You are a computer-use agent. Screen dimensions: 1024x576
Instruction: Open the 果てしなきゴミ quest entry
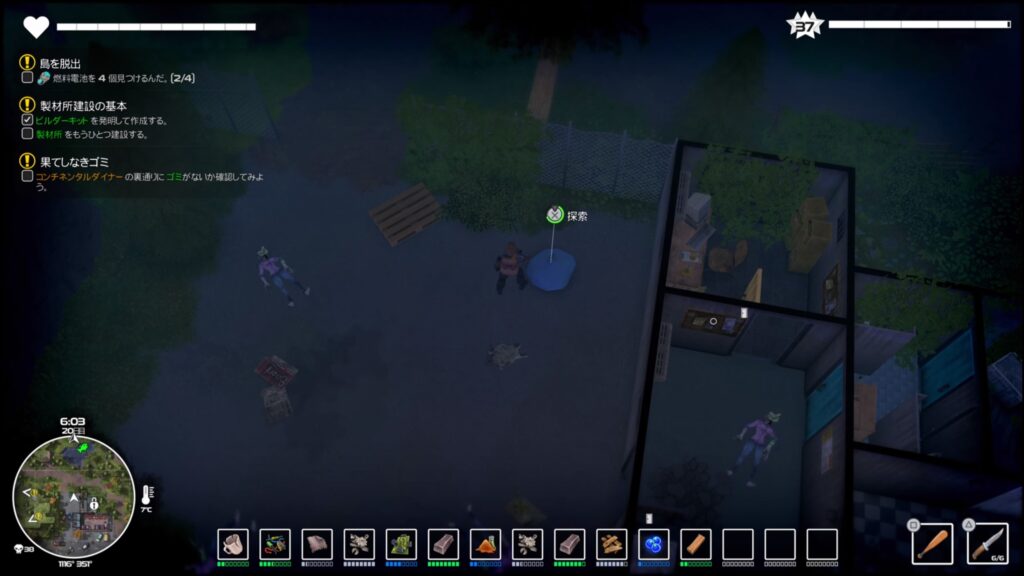point(71,161)
